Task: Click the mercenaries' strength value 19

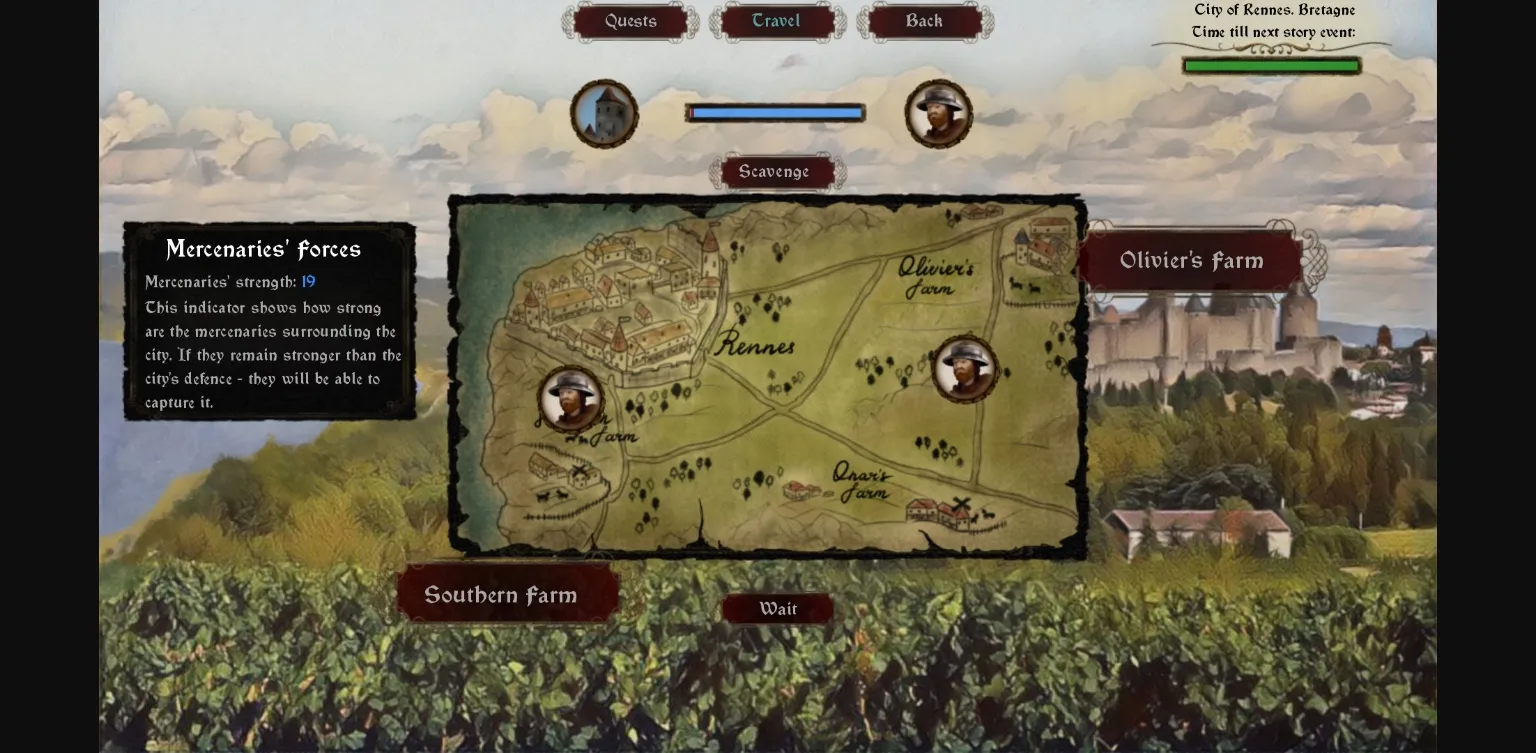Action: [308, 282]
